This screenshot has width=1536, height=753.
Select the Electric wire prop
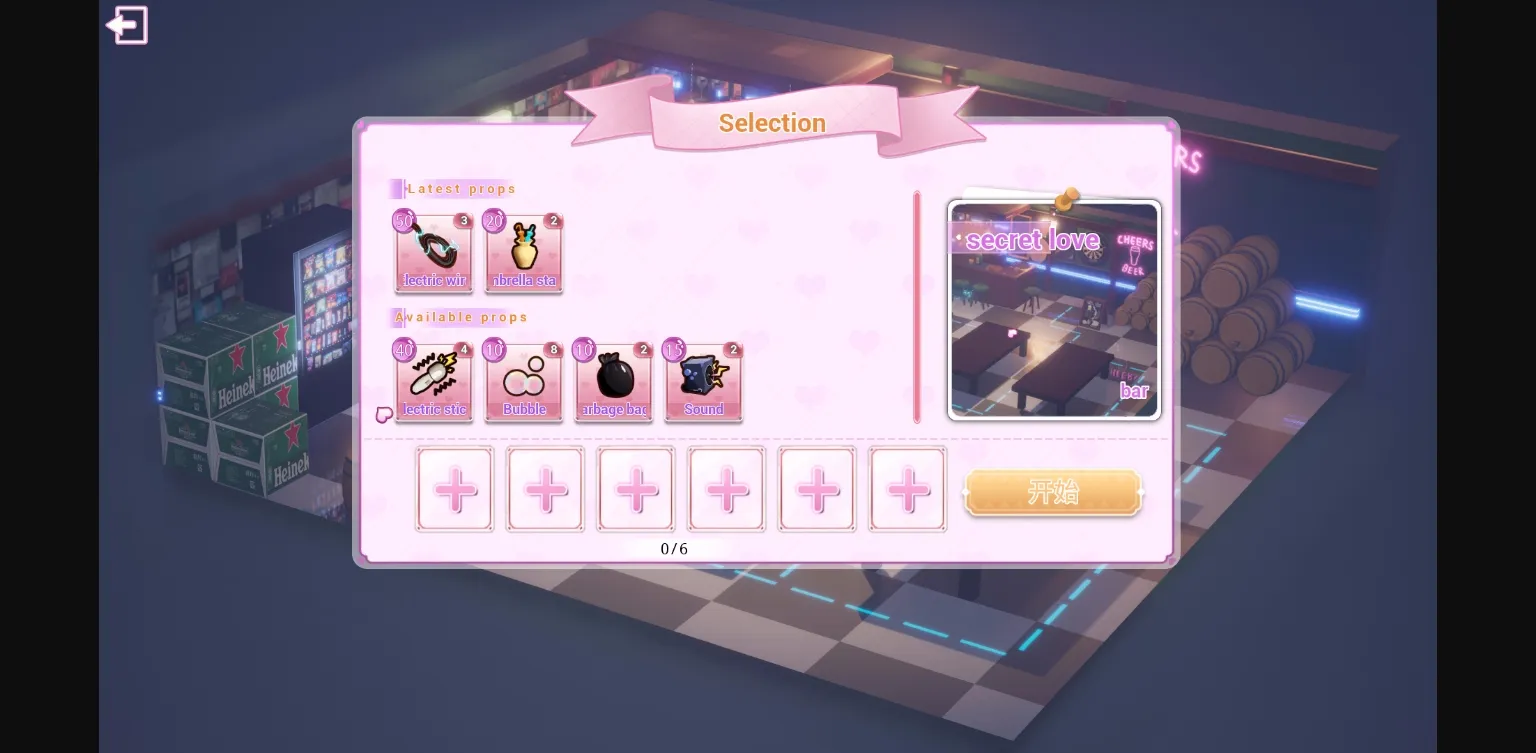(x=434, y=252)
